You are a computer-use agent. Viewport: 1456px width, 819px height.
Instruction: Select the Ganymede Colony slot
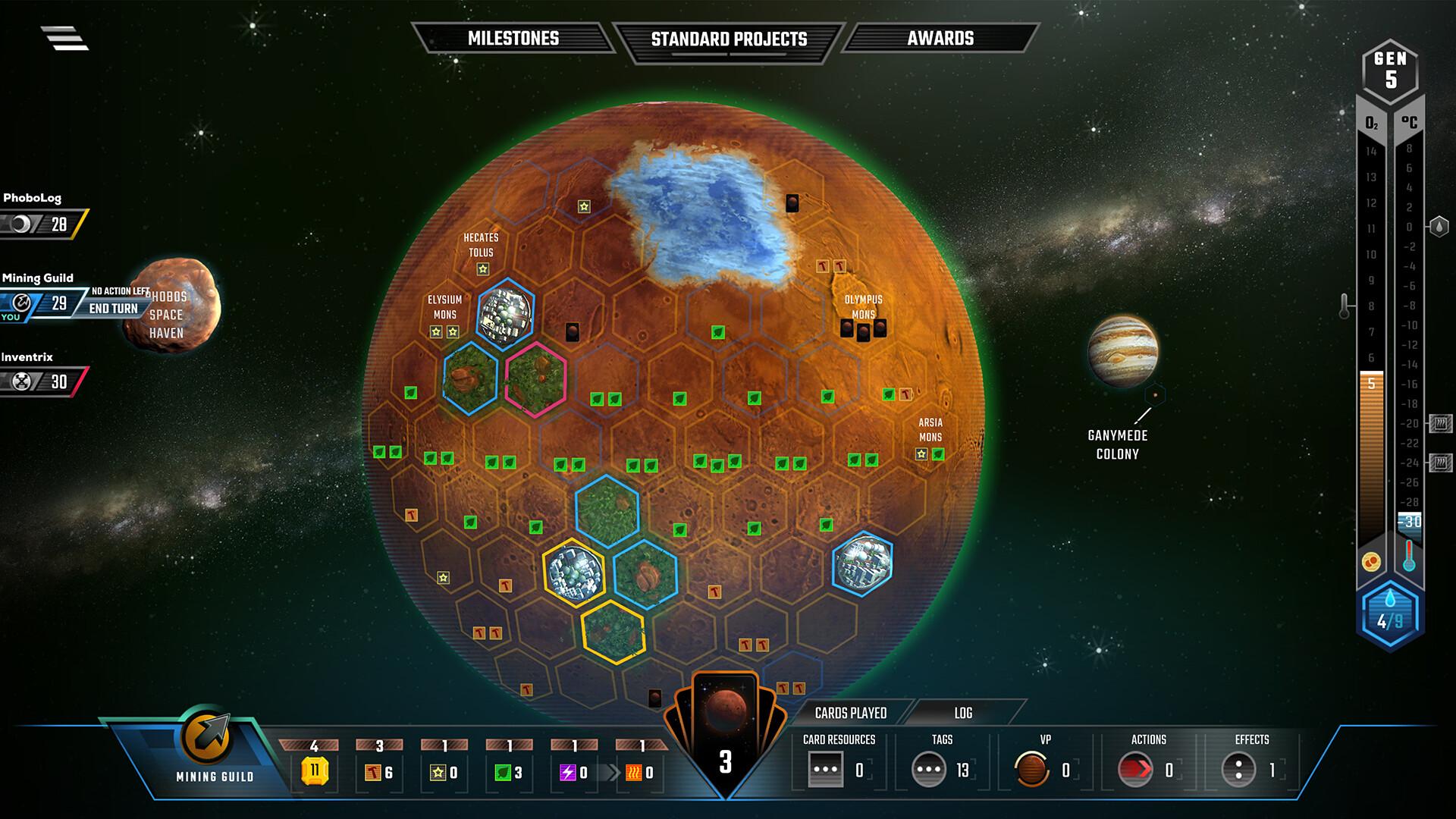(1155, 394)
